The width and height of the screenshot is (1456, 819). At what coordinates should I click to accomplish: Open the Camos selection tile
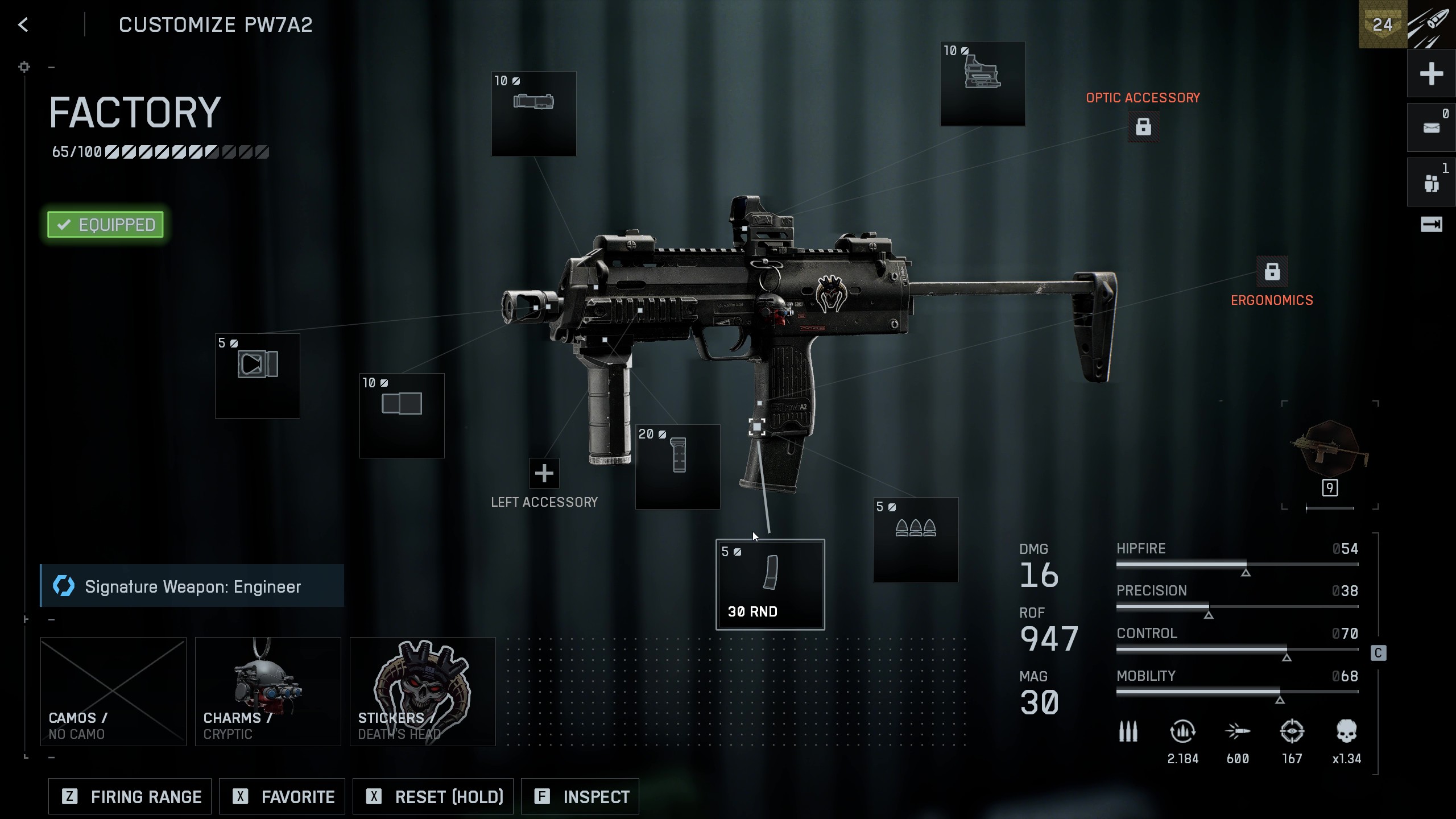coord(113,691)
